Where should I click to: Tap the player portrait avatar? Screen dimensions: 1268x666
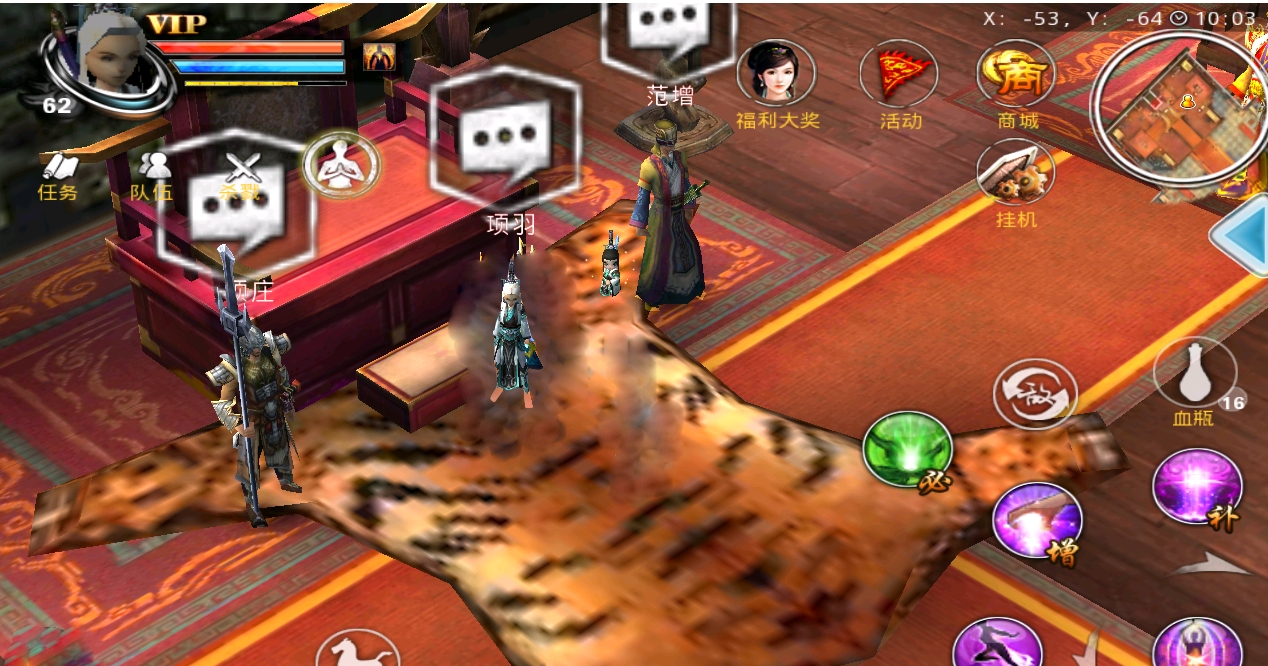pyautogui.click(x=107, y=58)
